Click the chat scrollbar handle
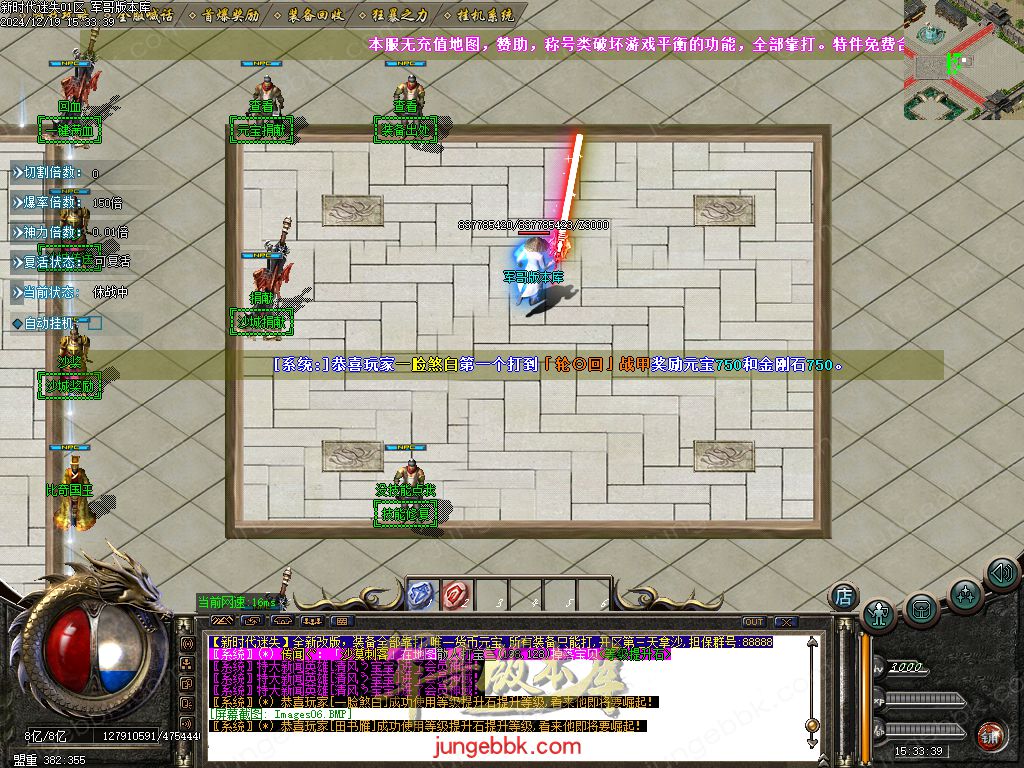 (813, 725)
